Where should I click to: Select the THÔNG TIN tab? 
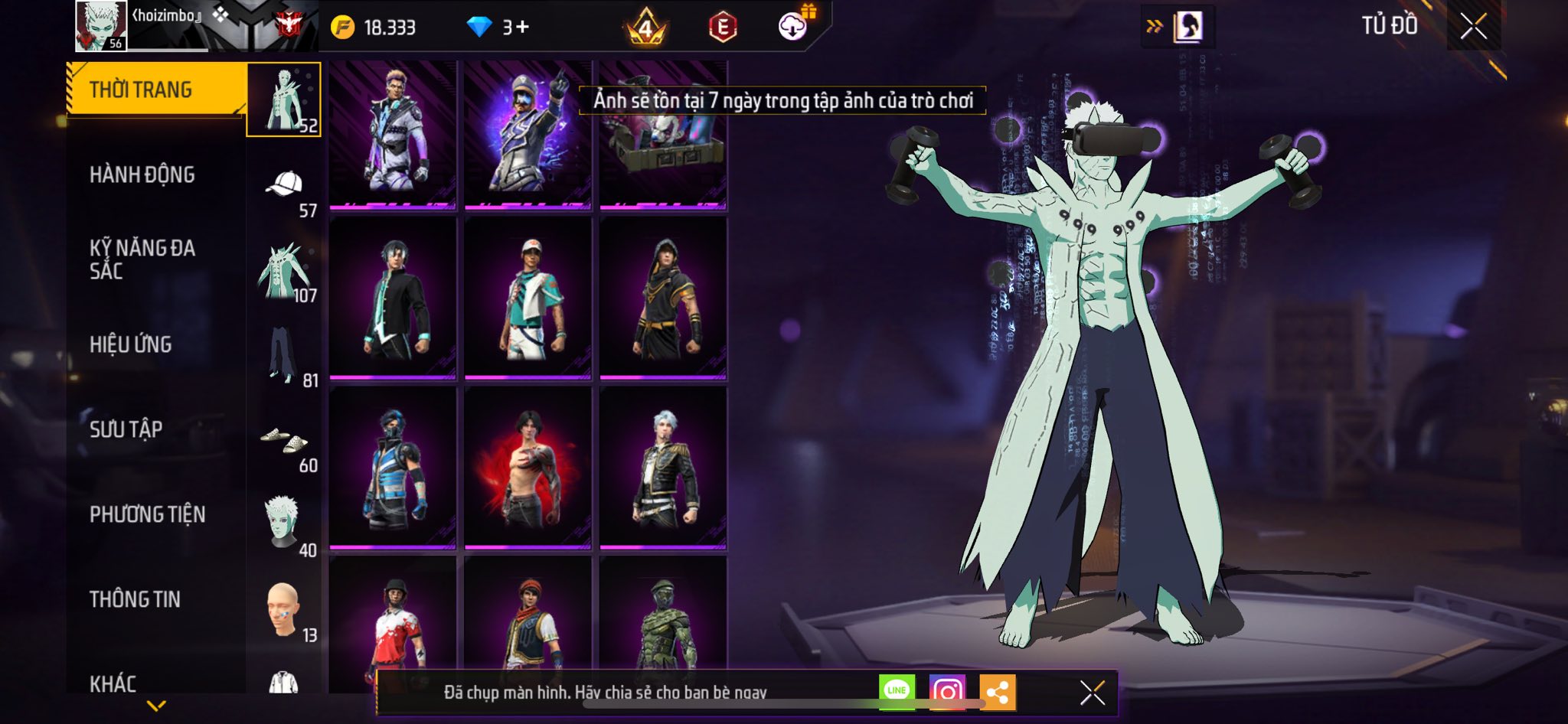136,599
